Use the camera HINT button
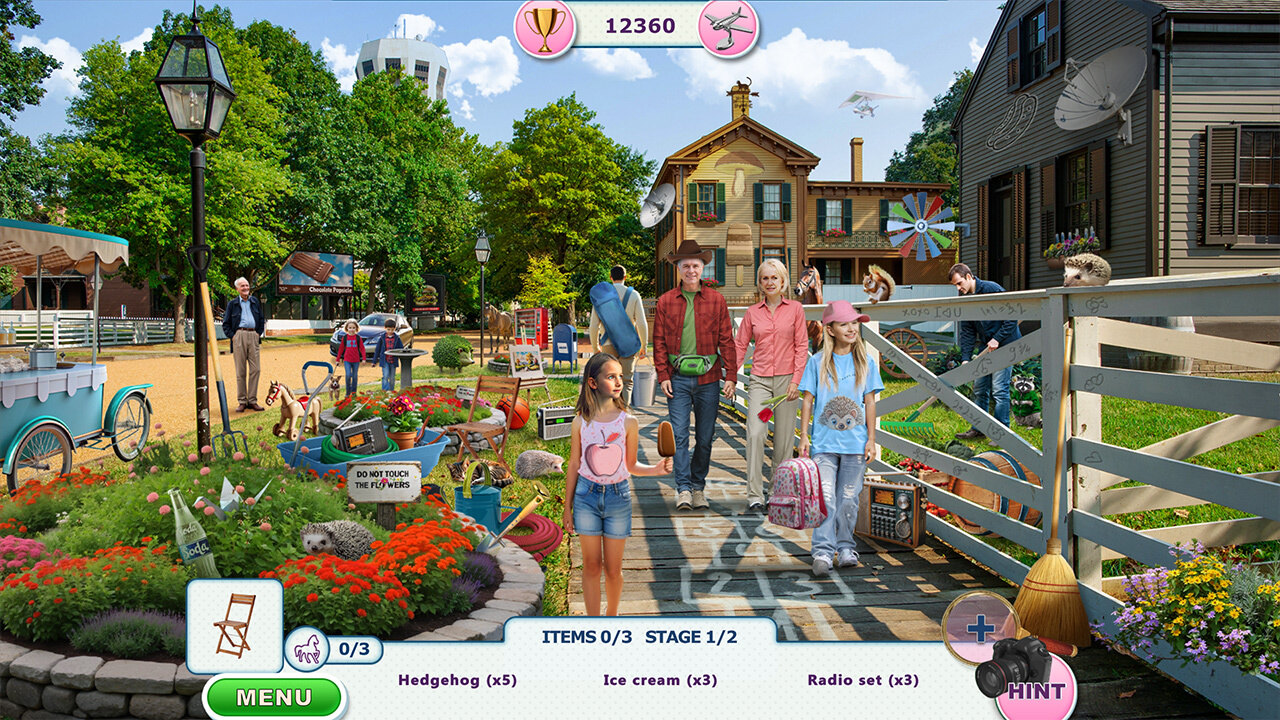Screen dimensions: 1280x720 [1030, 680]
